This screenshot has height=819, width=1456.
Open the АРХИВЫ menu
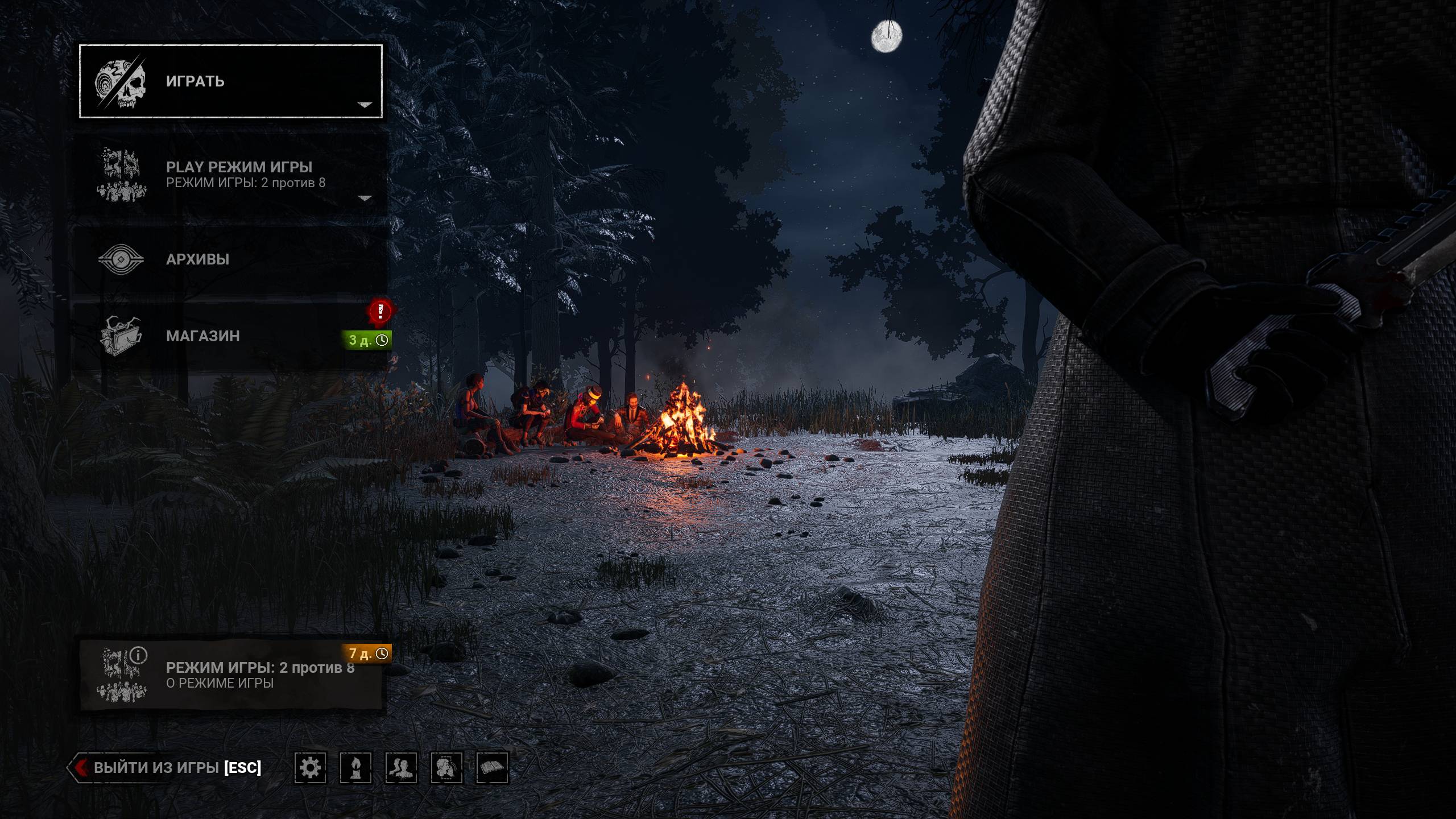pos(230,259)
